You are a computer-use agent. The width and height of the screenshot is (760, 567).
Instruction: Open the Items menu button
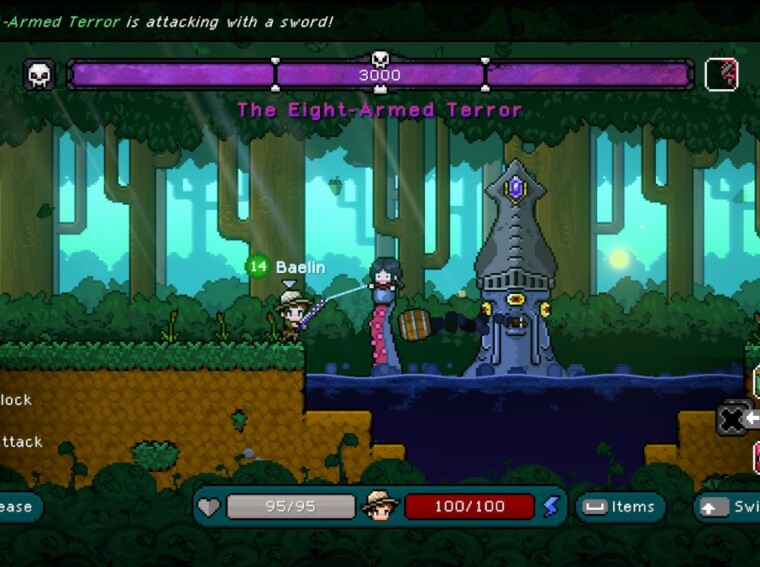pos(620,507)
